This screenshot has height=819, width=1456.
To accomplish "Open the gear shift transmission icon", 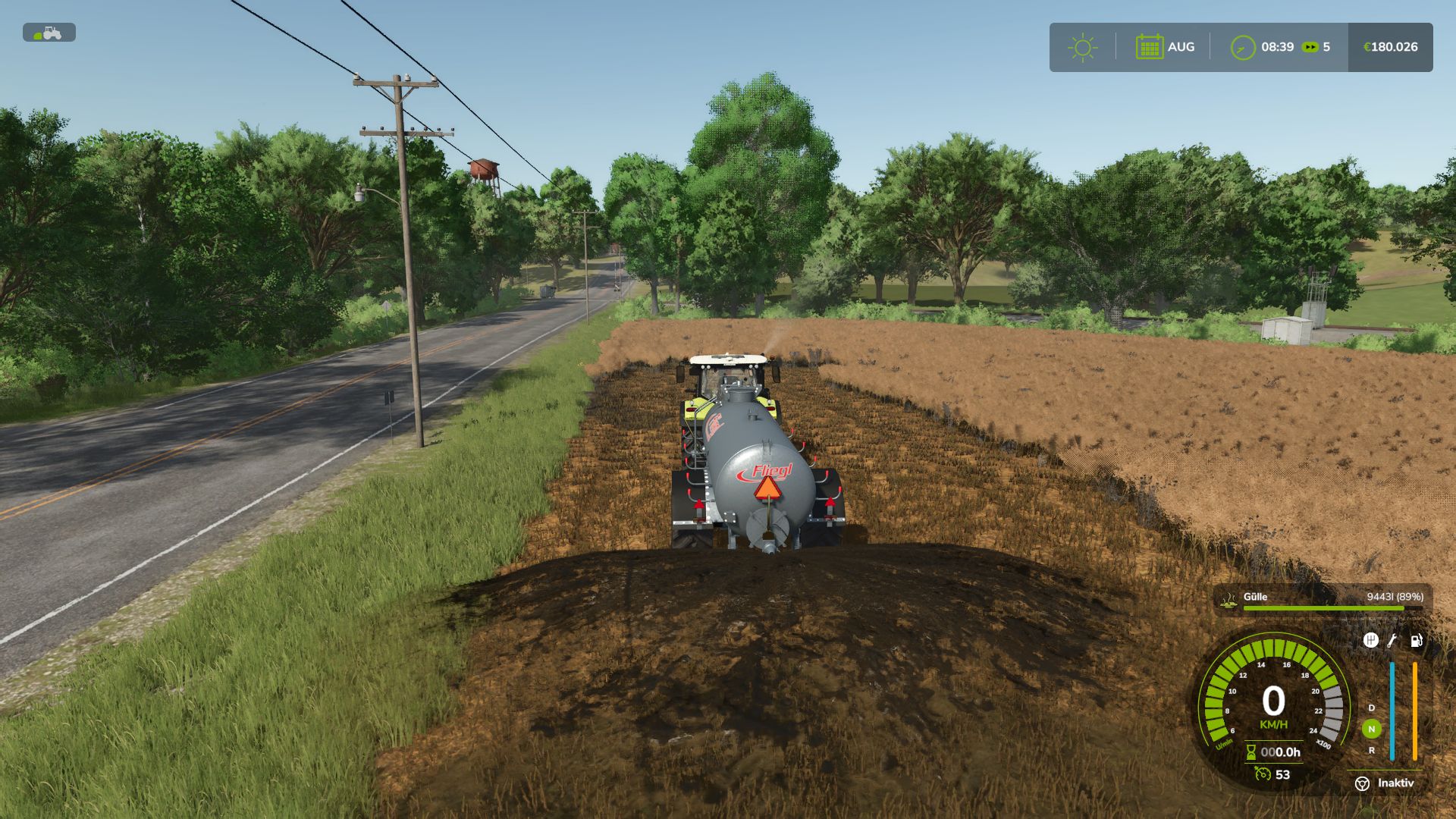I will point(1372,639).
